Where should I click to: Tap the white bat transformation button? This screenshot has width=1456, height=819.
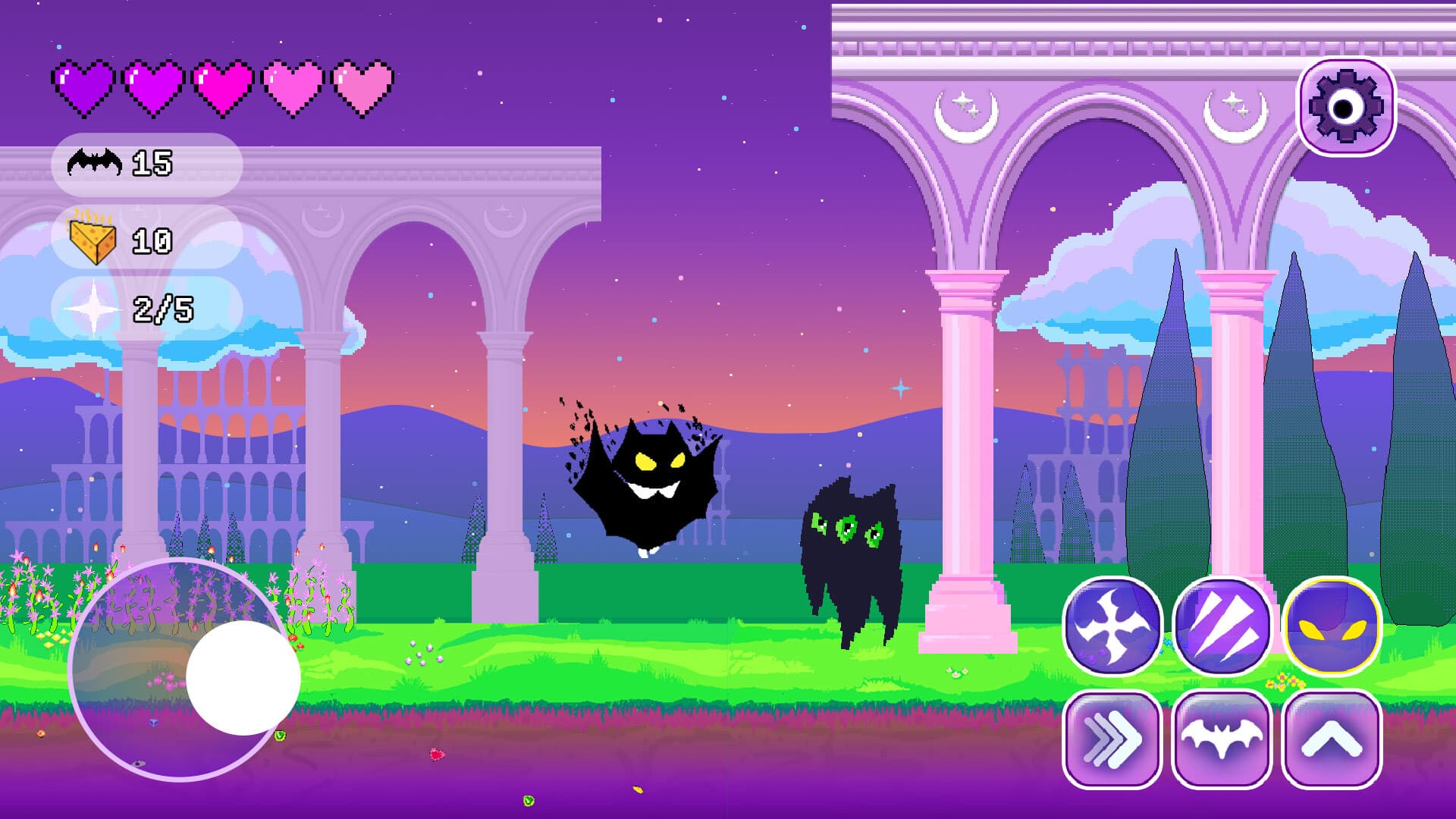click(x=1221, y=739)
